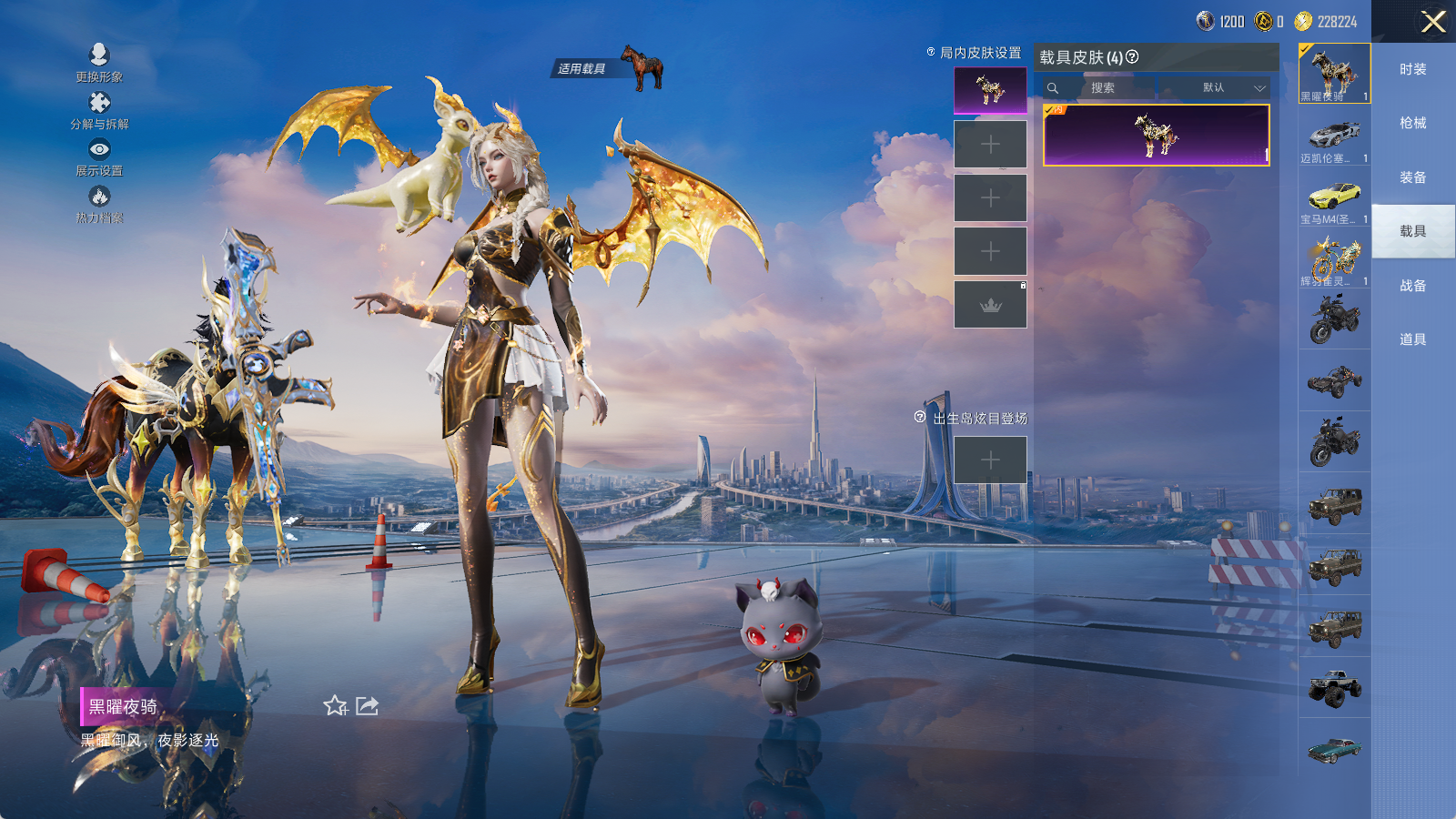Close the inventory screen
The image size is (1456, 819).
click(x=1433, y=22)
